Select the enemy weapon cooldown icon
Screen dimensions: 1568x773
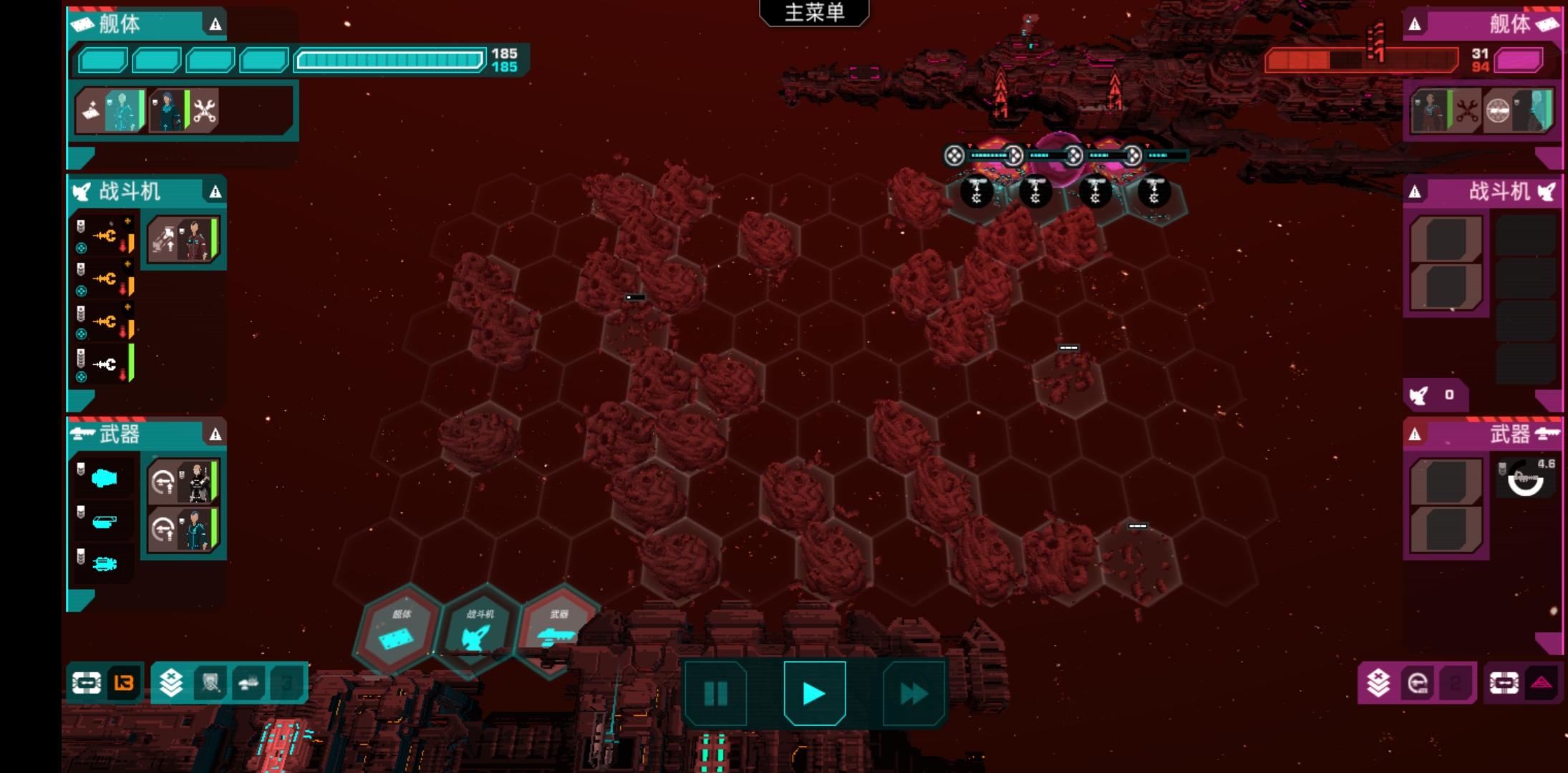coord(1525,479)
